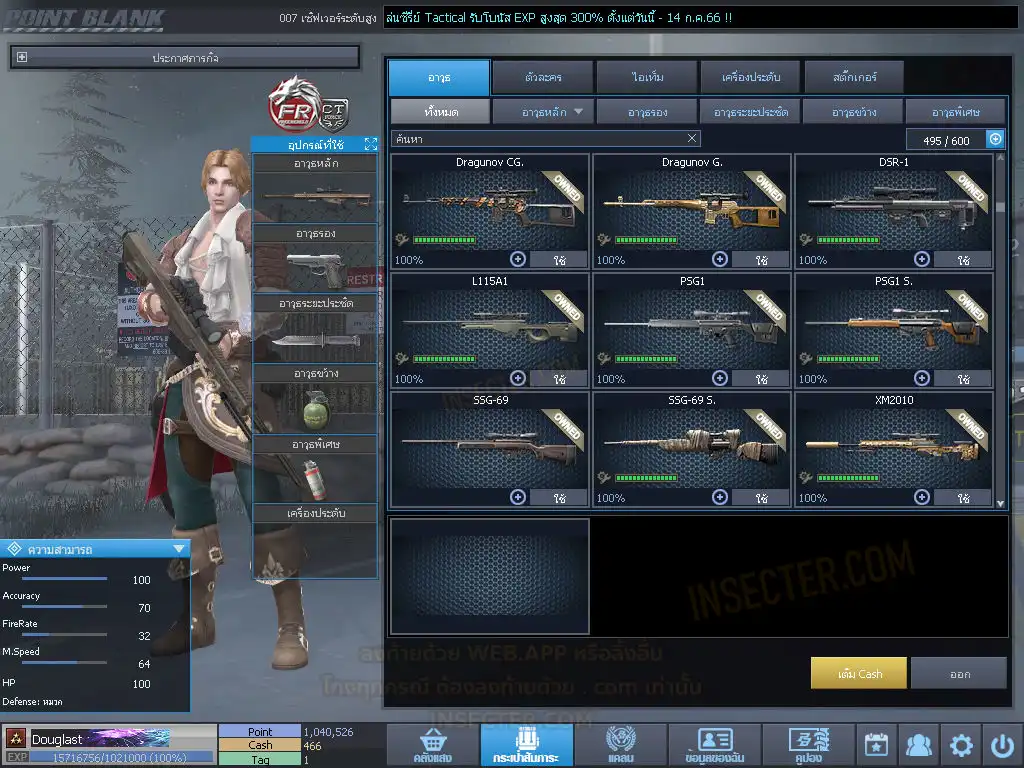
Task: Expand the ประกาศภารกิจ mission announcement panel
Action: pos(22,58)
